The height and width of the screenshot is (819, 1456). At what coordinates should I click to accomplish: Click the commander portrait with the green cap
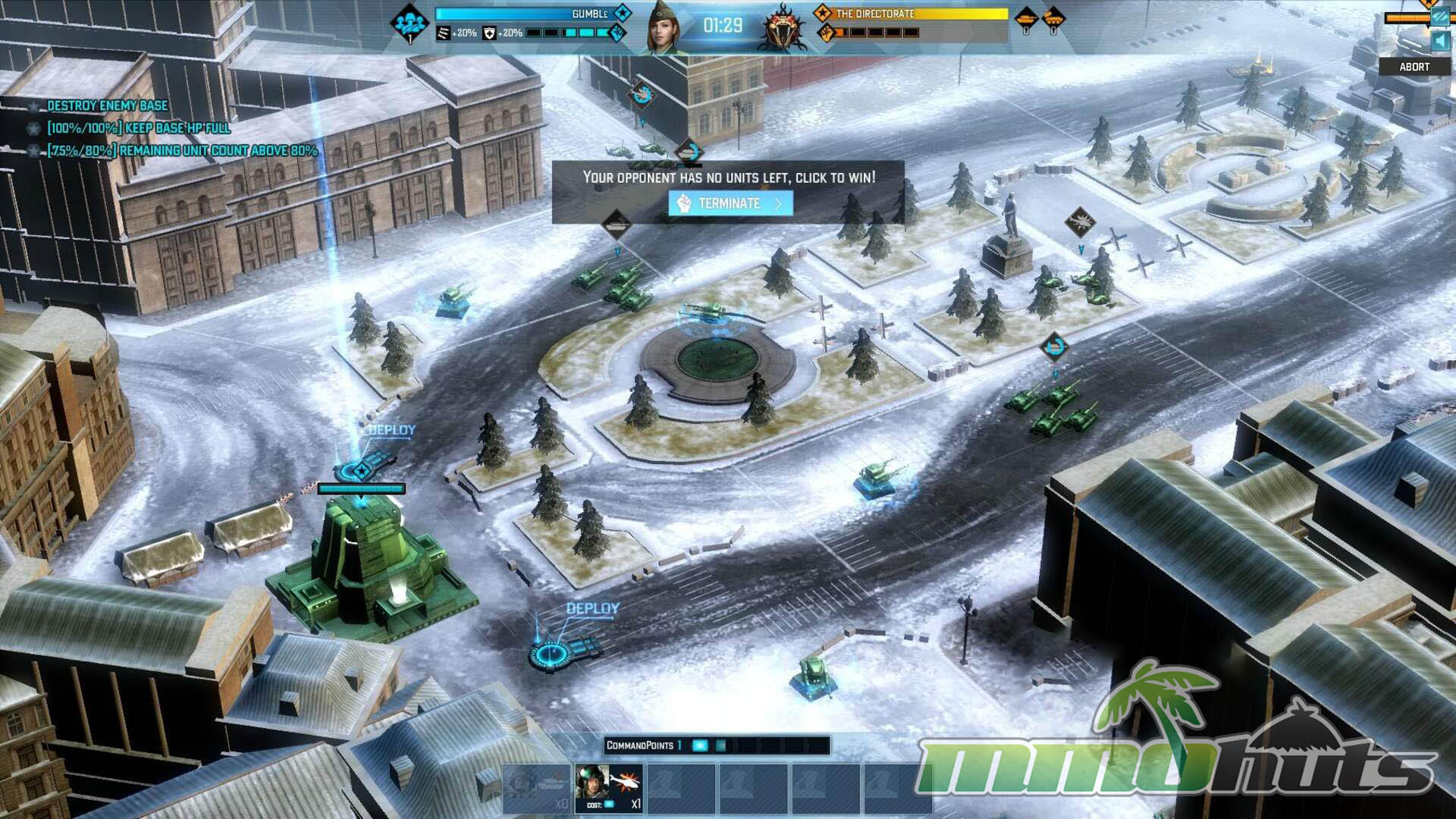(664, 28)
